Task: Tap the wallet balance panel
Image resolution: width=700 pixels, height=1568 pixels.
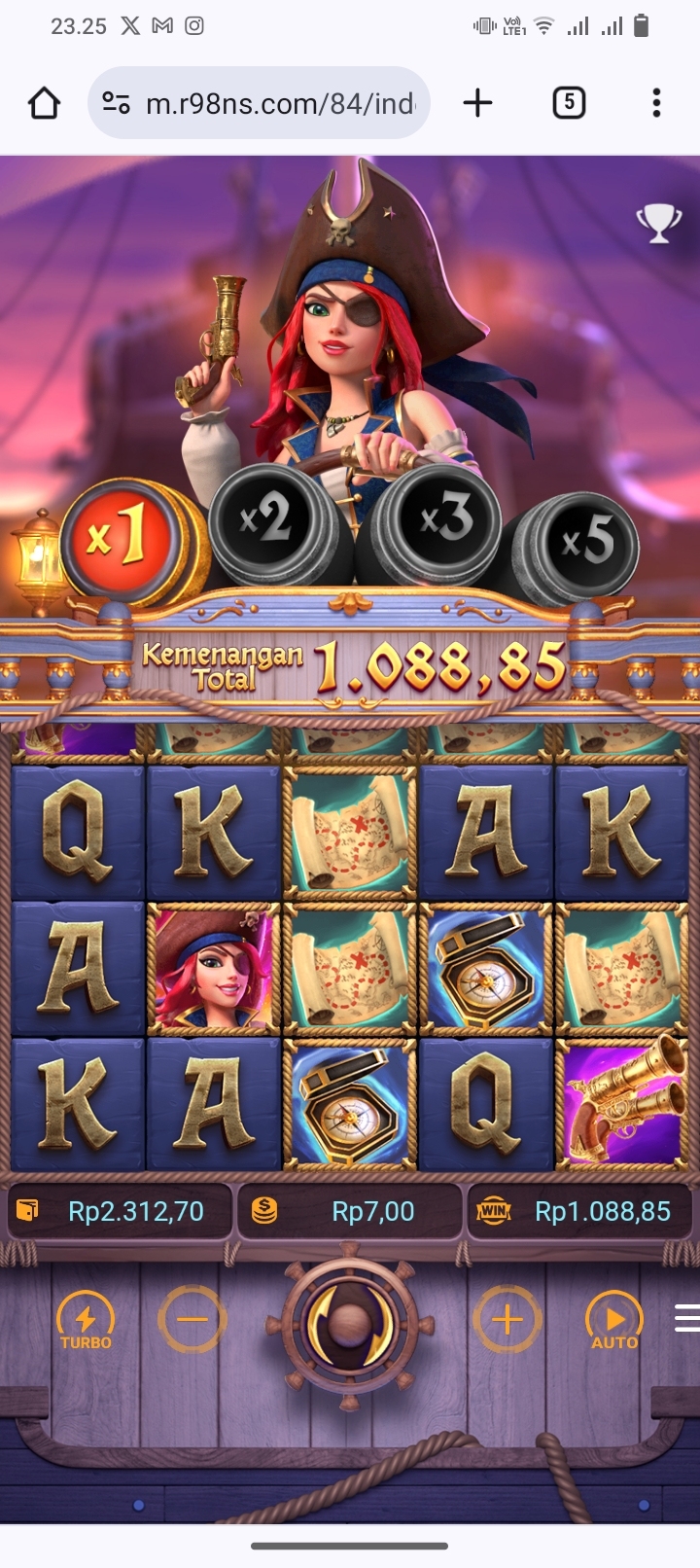Action: click(121, 1211)
